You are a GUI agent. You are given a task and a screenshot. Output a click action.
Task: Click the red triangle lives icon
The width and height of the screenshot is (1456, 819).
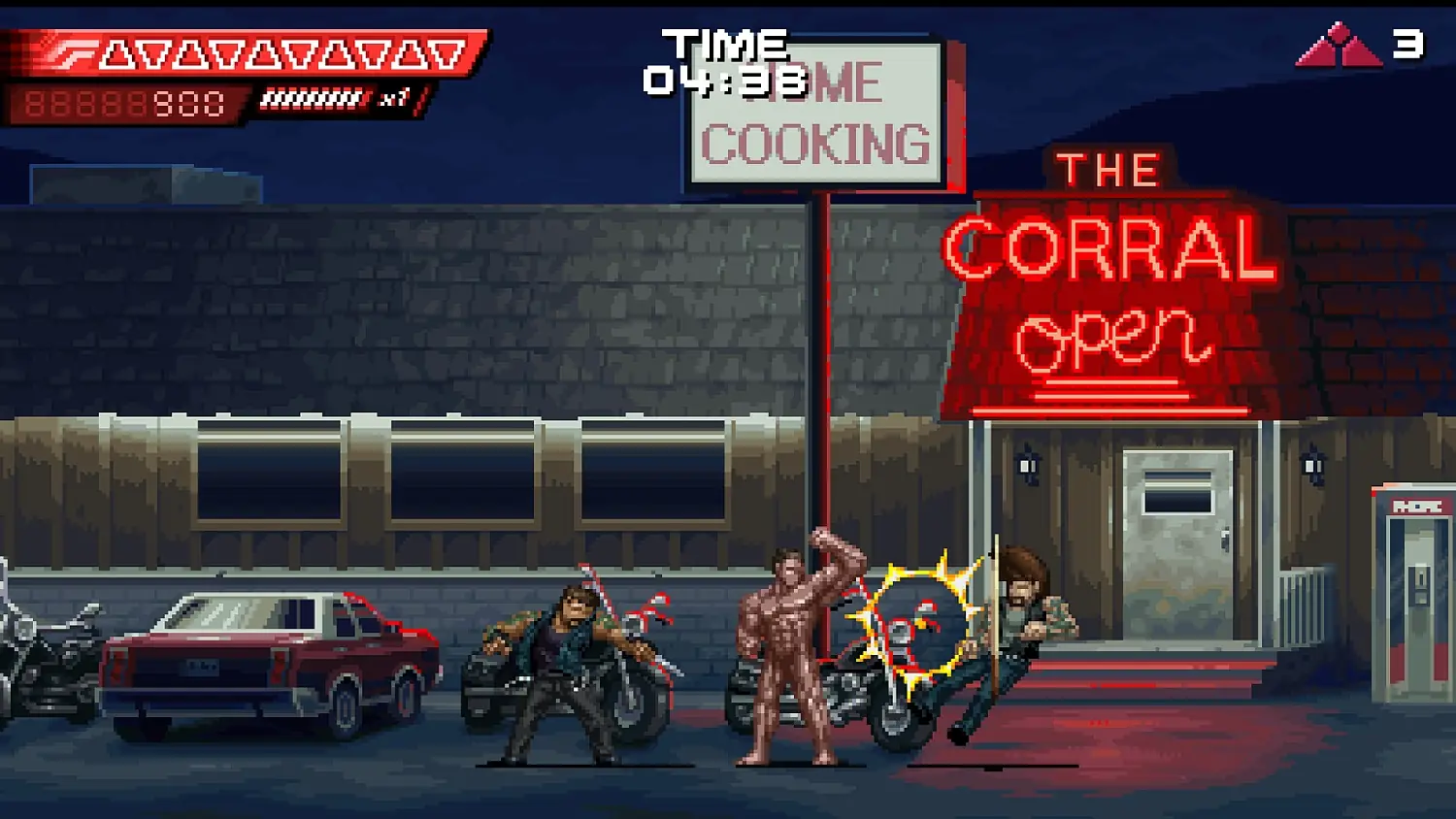pyautogui.click(x=1338, y=44)
